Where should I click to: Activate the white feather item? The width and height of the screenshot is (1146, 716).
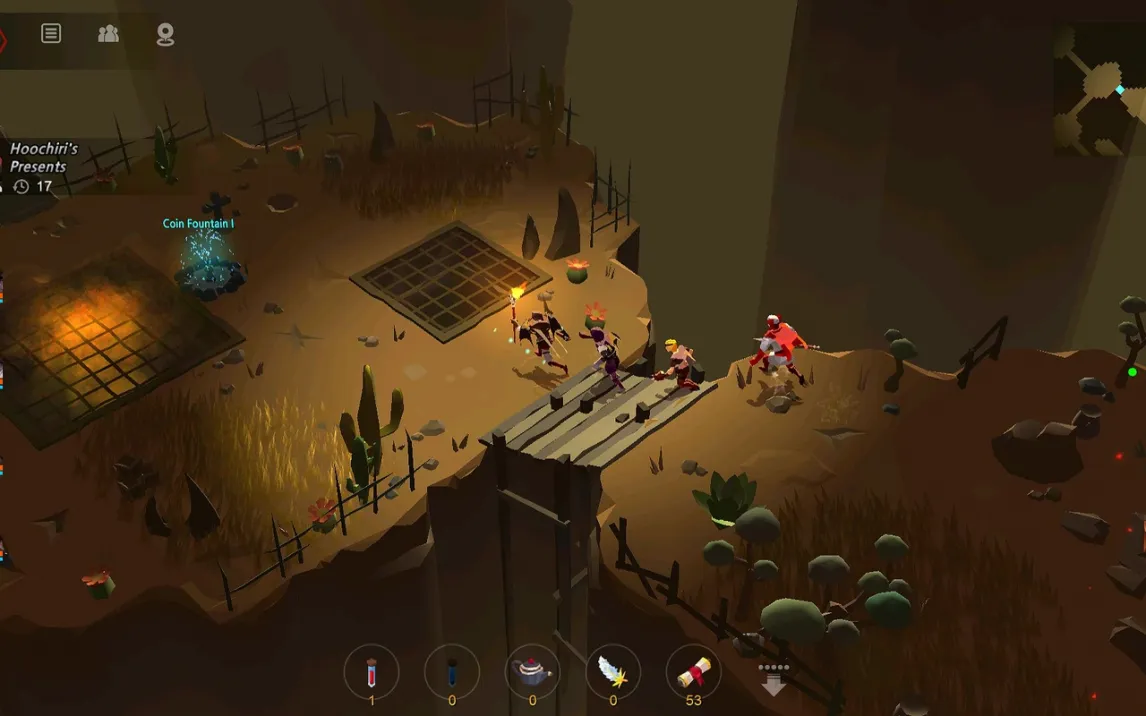point(613,671)
